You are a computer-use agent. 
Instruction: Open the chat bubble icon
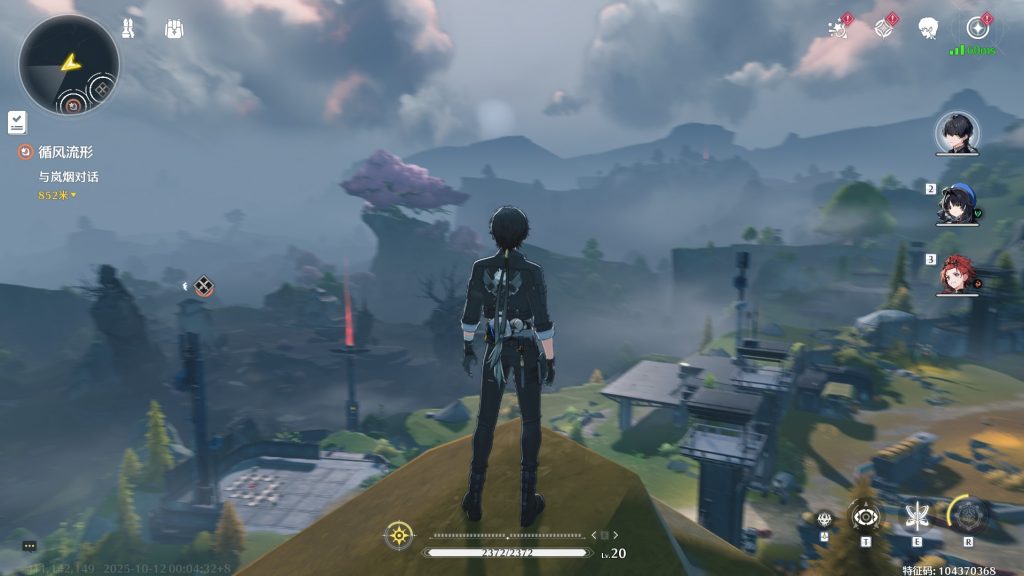(x=29, y=546)
